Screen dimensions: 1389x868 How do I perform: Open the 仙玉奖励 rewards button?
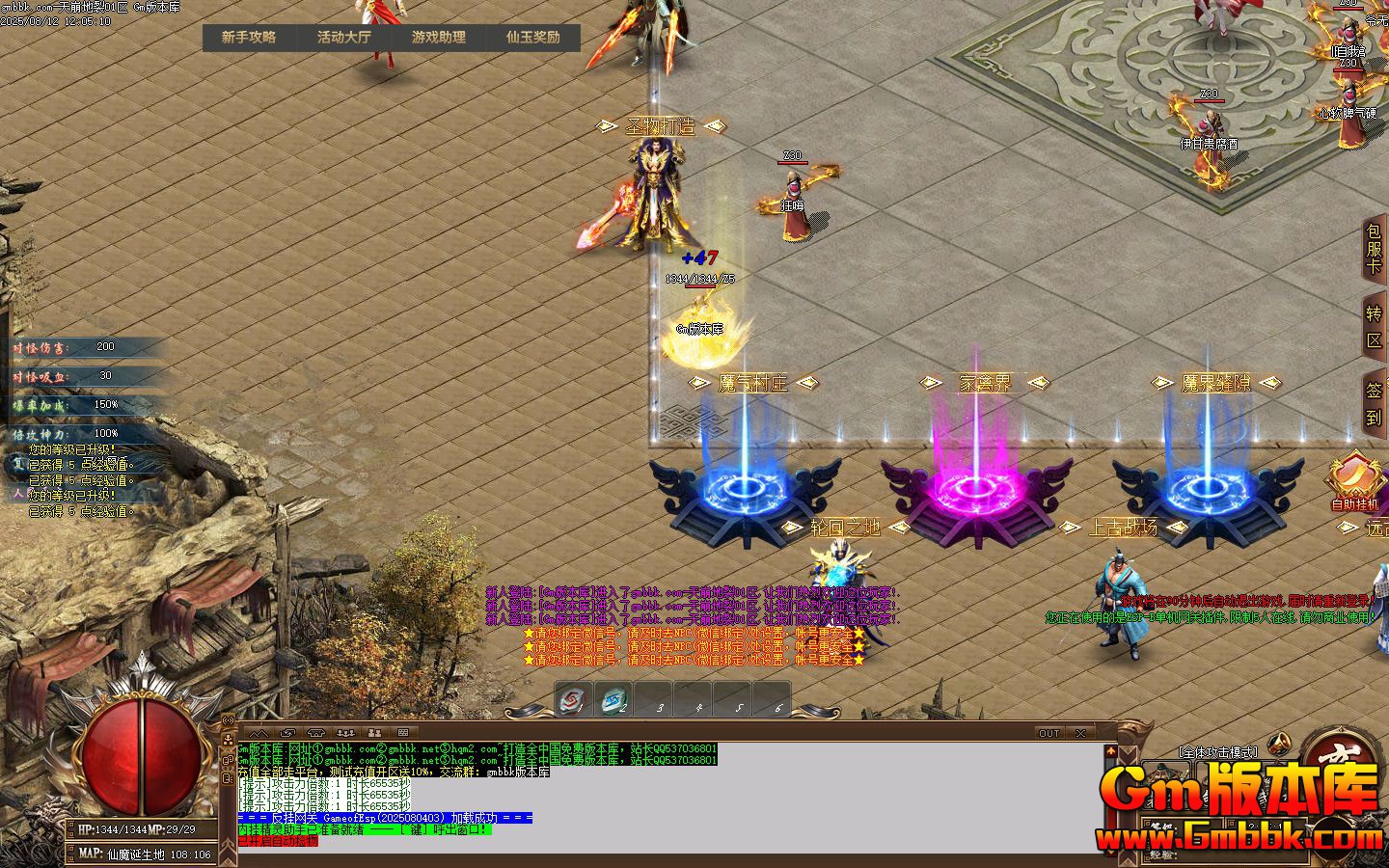point(531,39)
